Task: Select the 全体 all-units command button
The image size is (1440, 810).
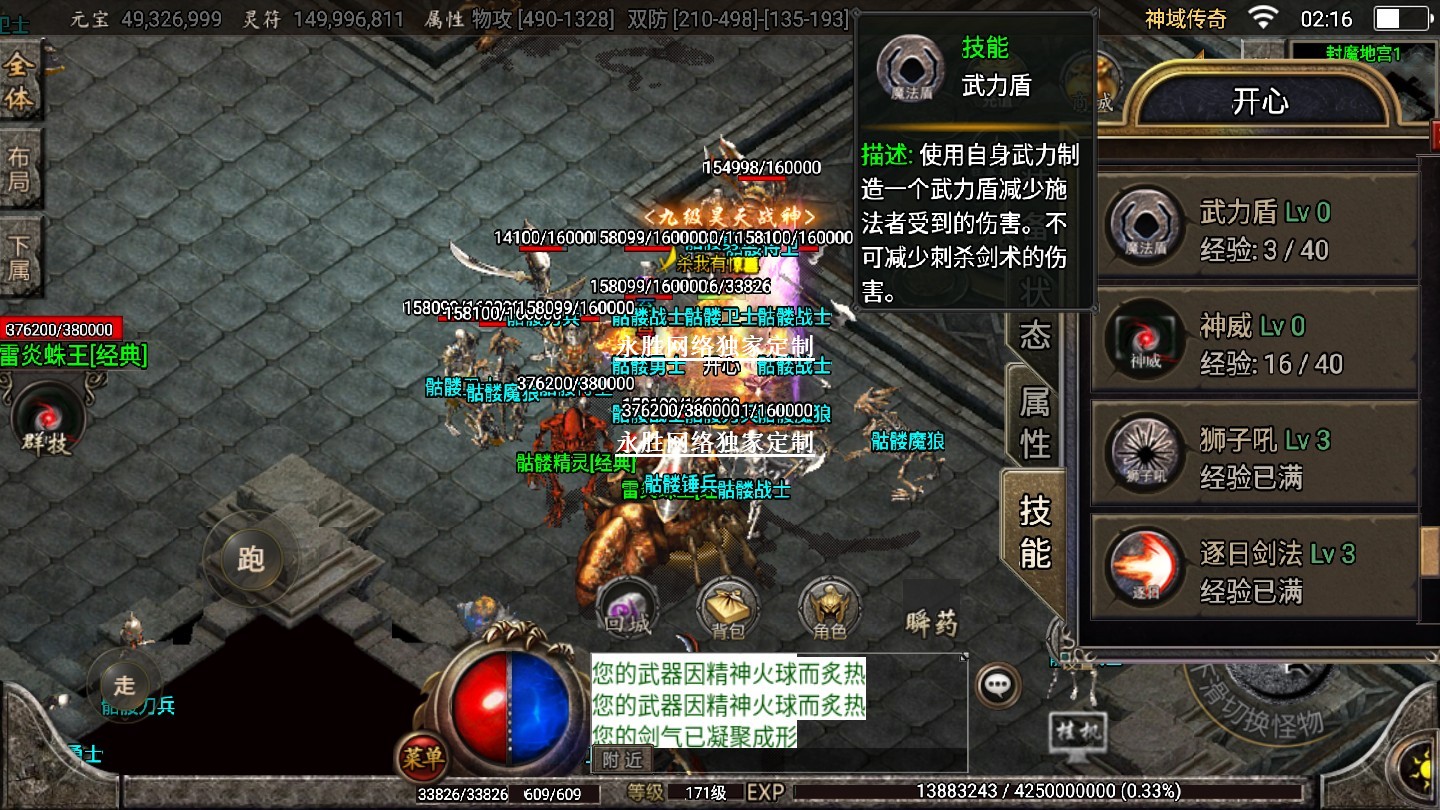Action: pos(20,82)
